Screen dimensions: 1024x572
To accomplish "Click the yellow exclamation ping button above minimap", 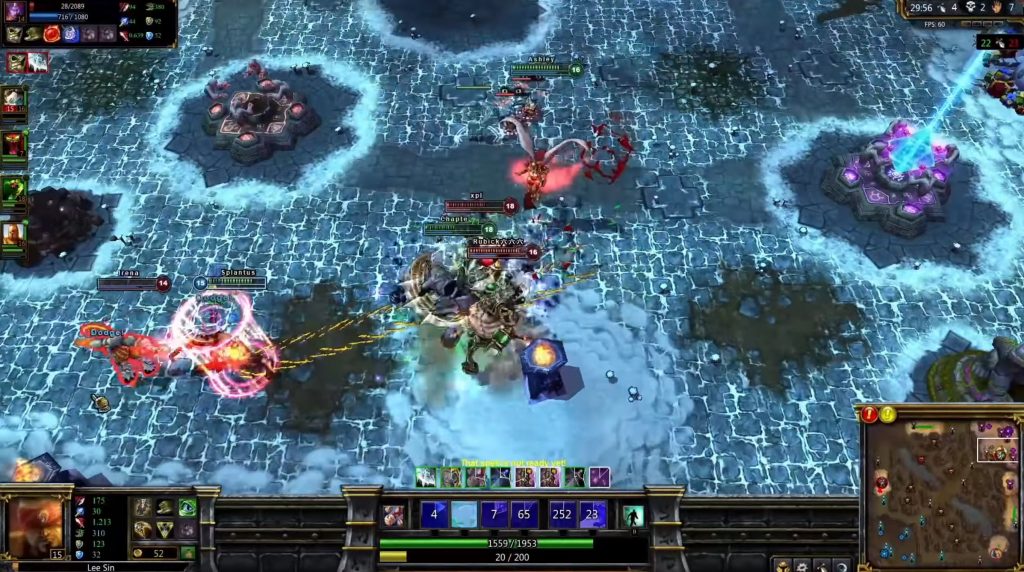I will click(x=888, y=414).
